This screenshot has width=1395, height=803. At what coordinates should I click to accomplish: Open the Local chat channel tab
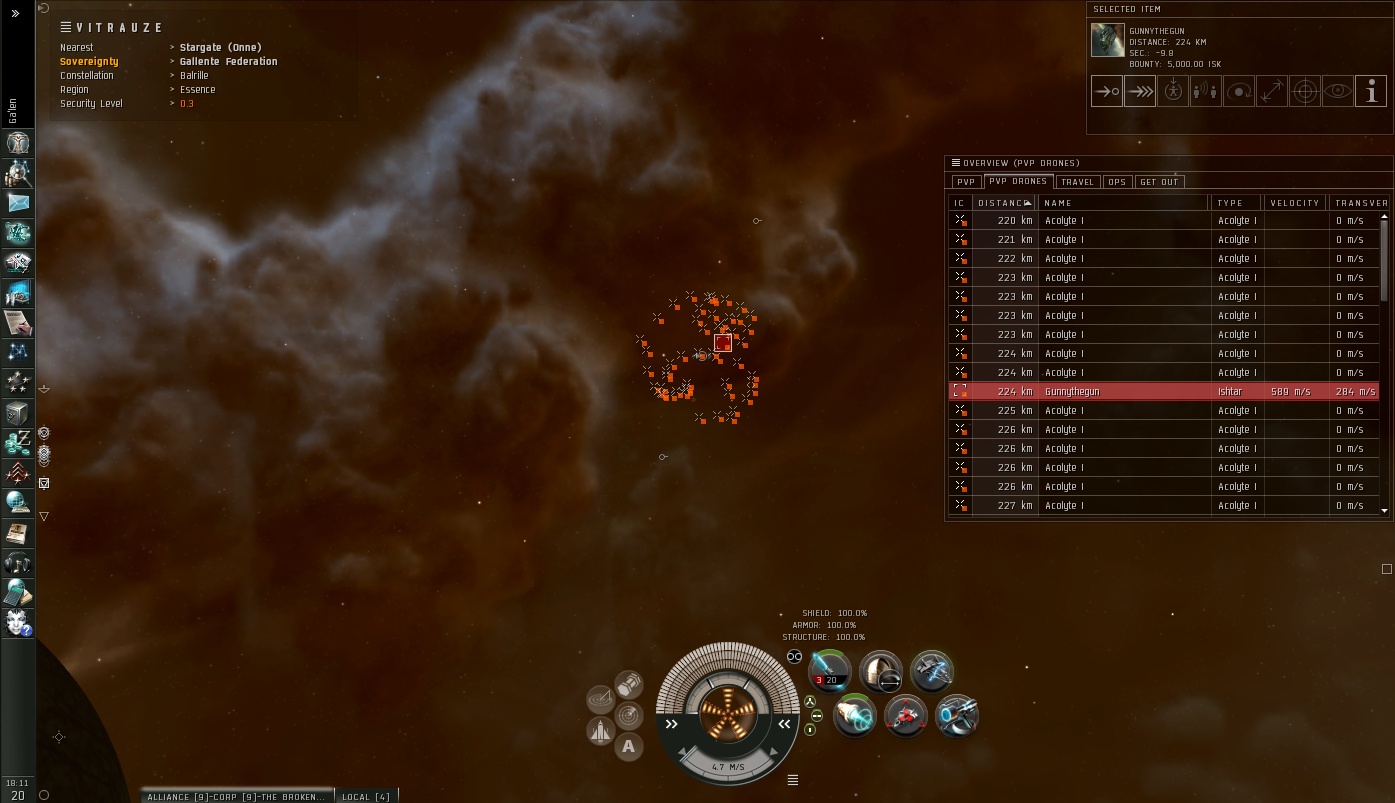click(x=366, y=797)
